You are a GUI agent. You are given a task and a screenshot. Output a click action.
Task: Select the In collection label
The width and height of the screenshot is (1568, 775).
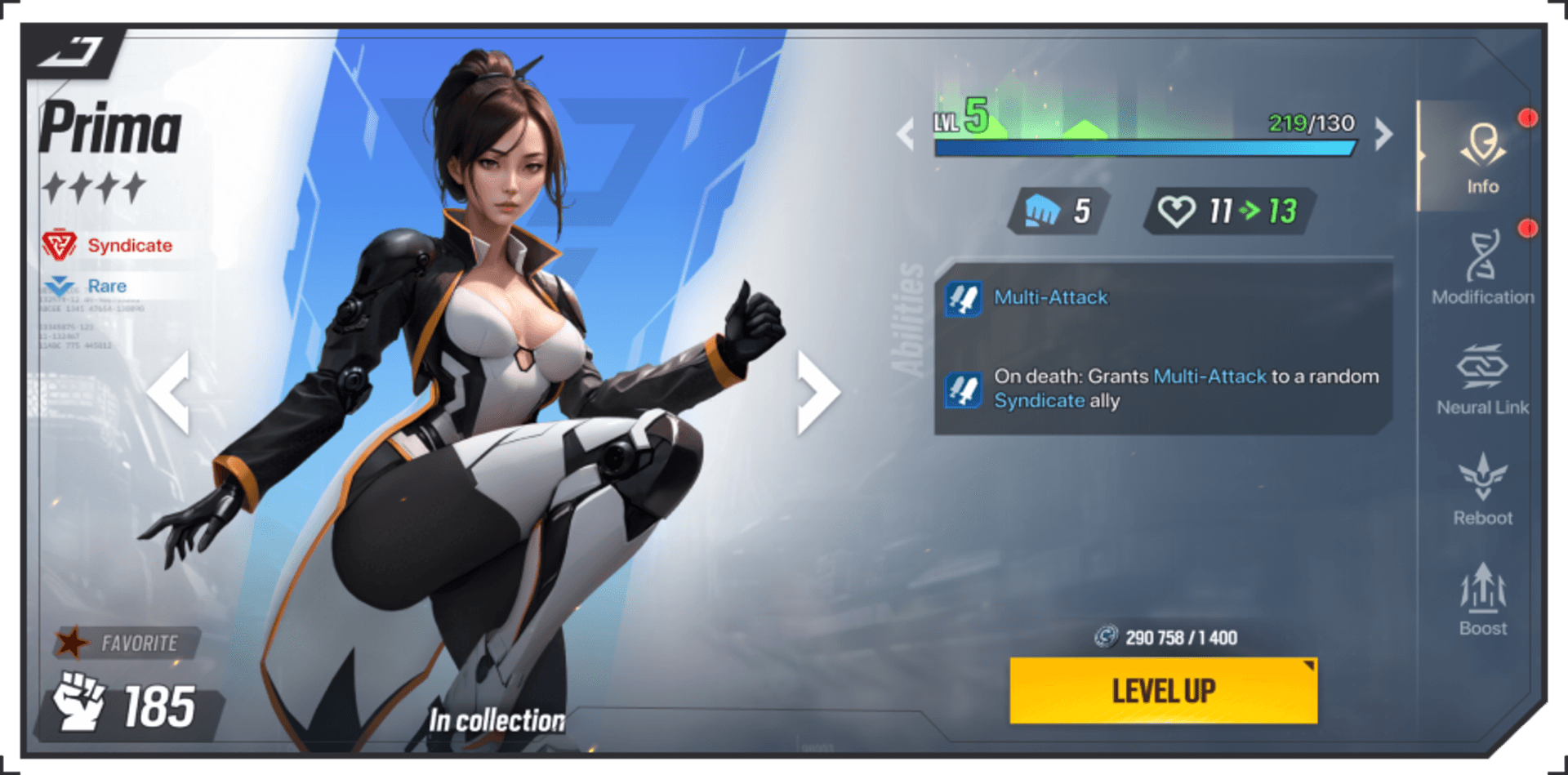click(x=497, y=720)
